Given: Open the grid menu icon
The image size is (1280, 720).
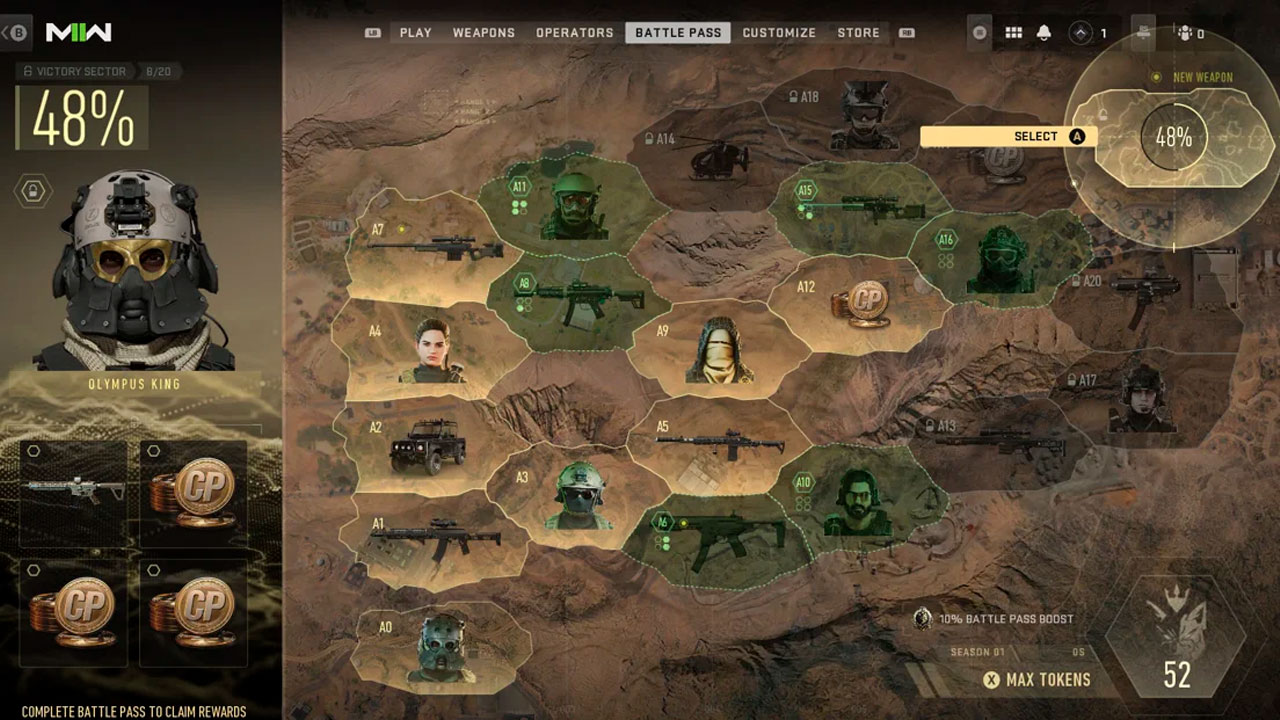Looking at the screenshot, I should [1013, 33].
